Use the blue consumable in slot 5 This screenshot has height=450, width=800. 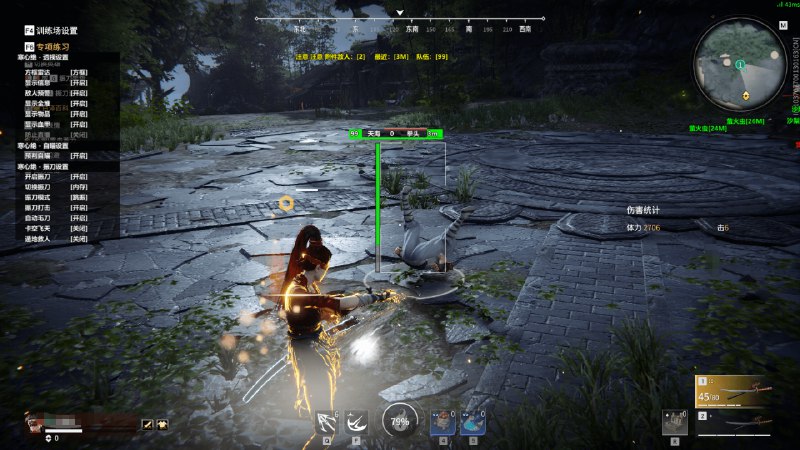pos(473,422)
